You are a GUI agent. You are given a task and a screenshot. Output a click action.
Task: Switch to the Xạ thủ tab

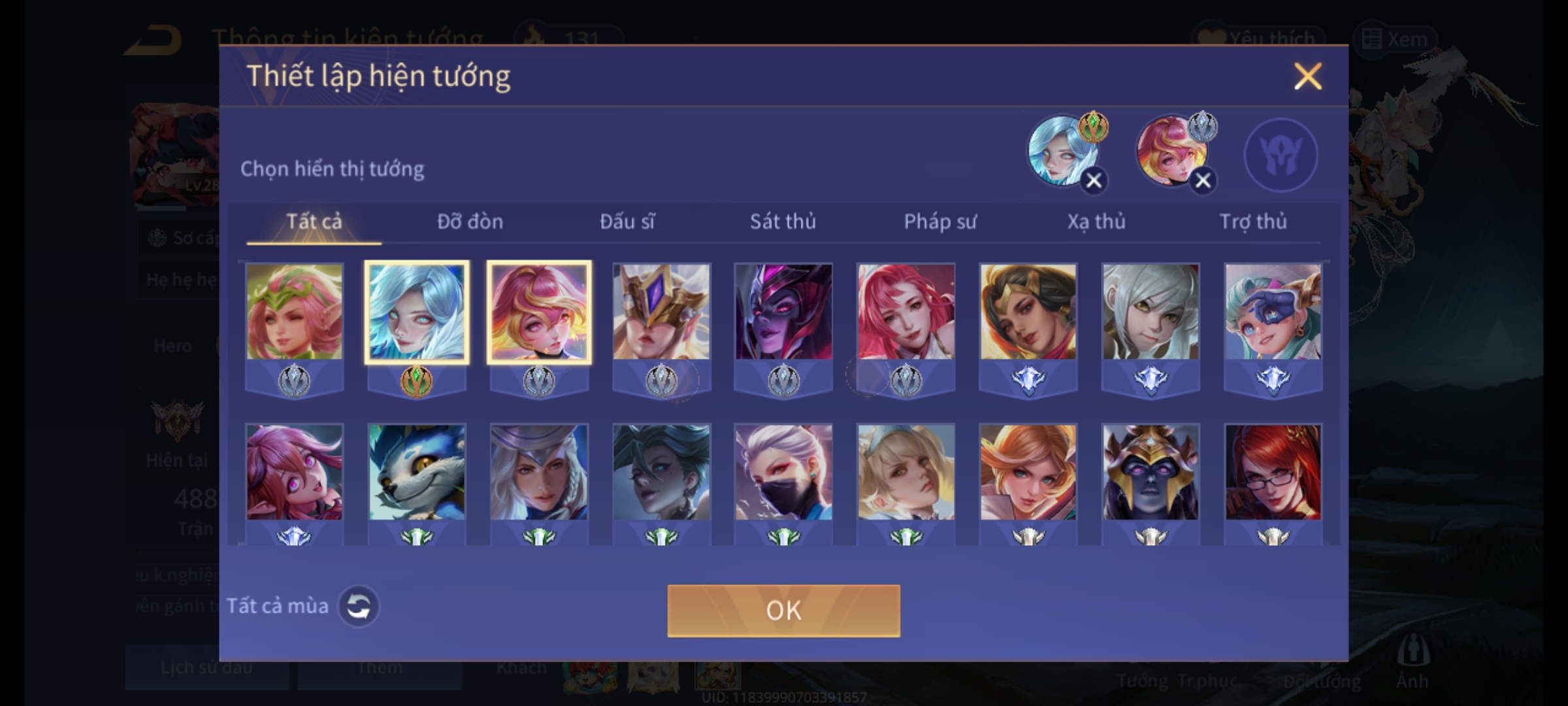point(1096,222)
